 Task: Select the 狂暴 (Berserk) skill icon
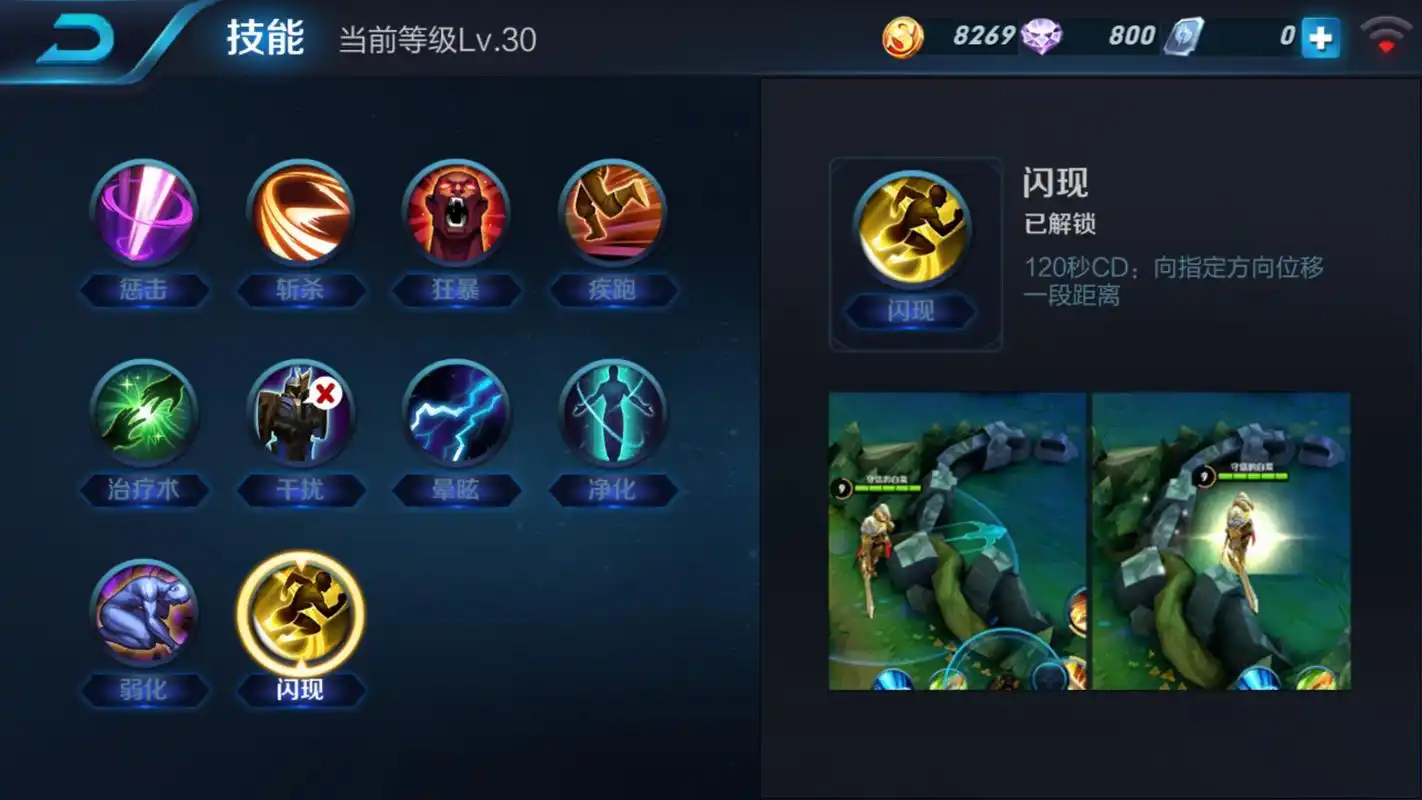pos(457,212)
